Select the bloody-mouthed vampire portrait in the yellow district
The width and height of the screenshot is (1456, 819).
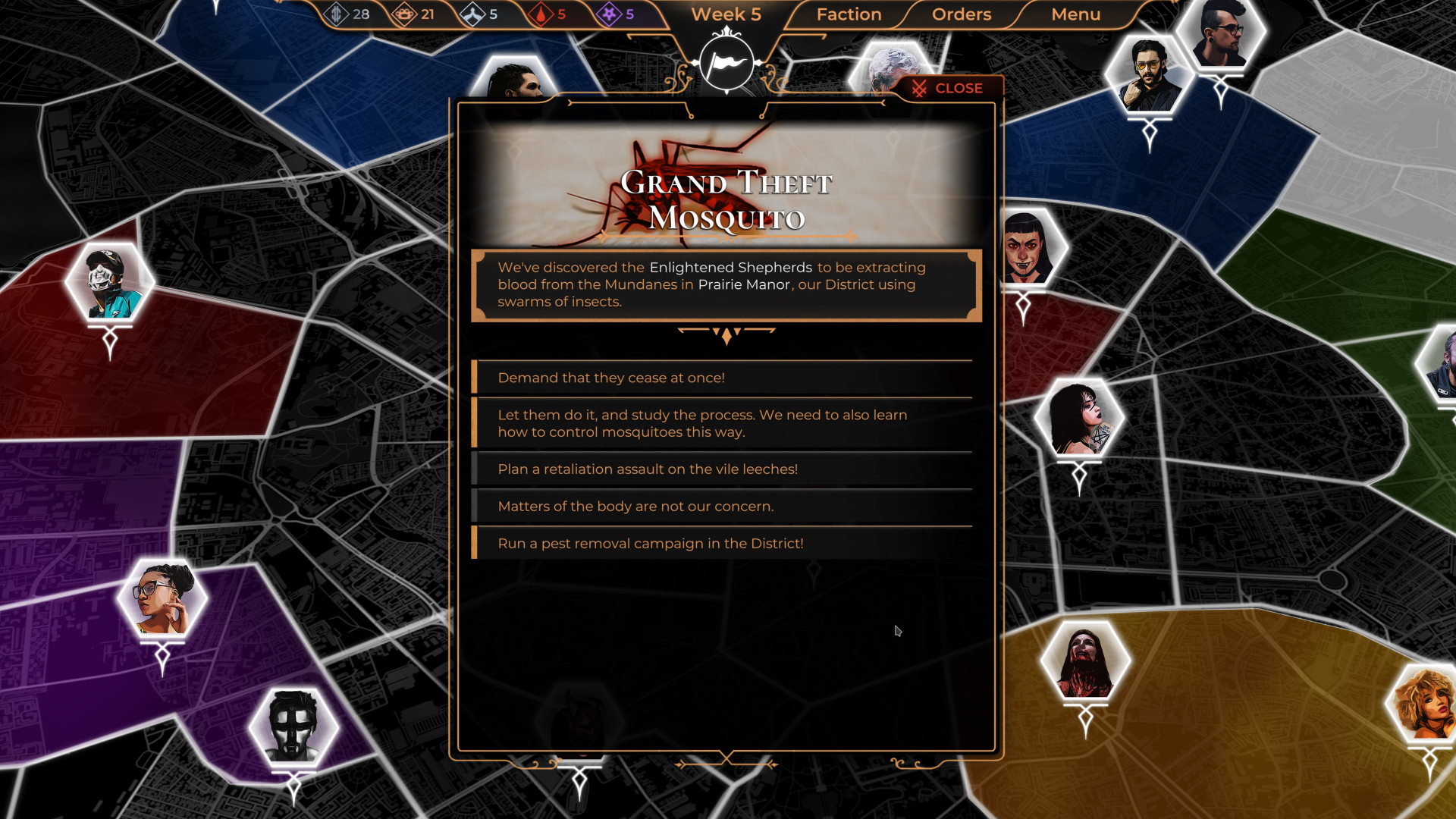pyautogui.click(x=1086, y=659)
